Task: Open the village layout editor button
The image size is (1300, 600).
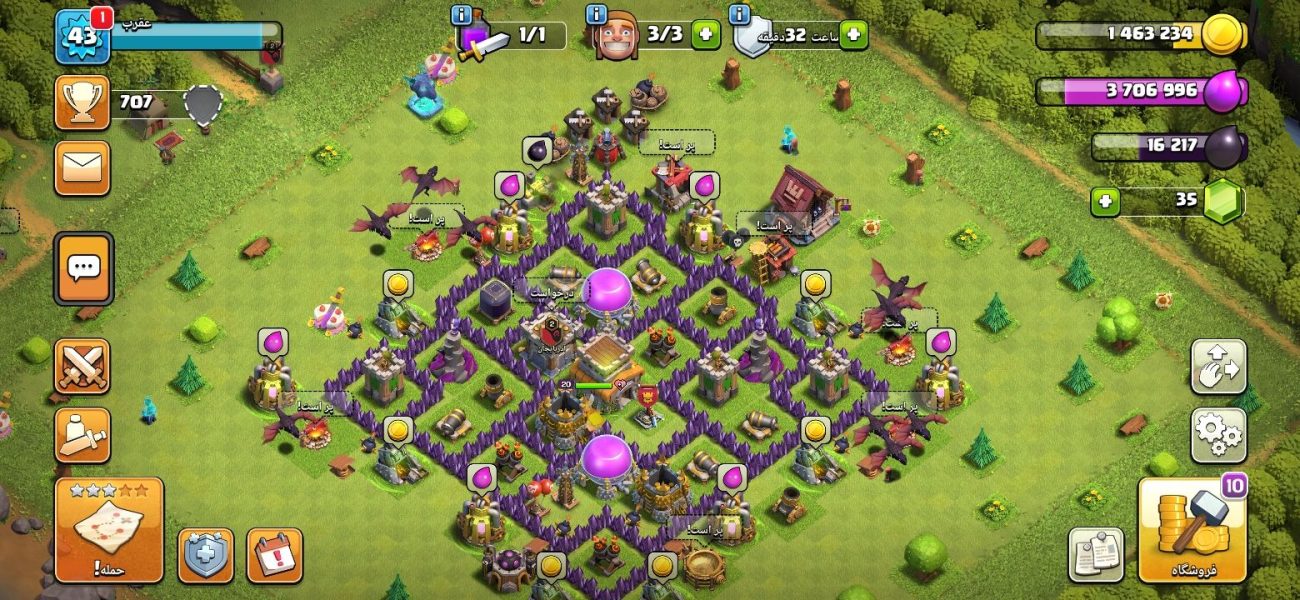Action: tap(1218, 367)
